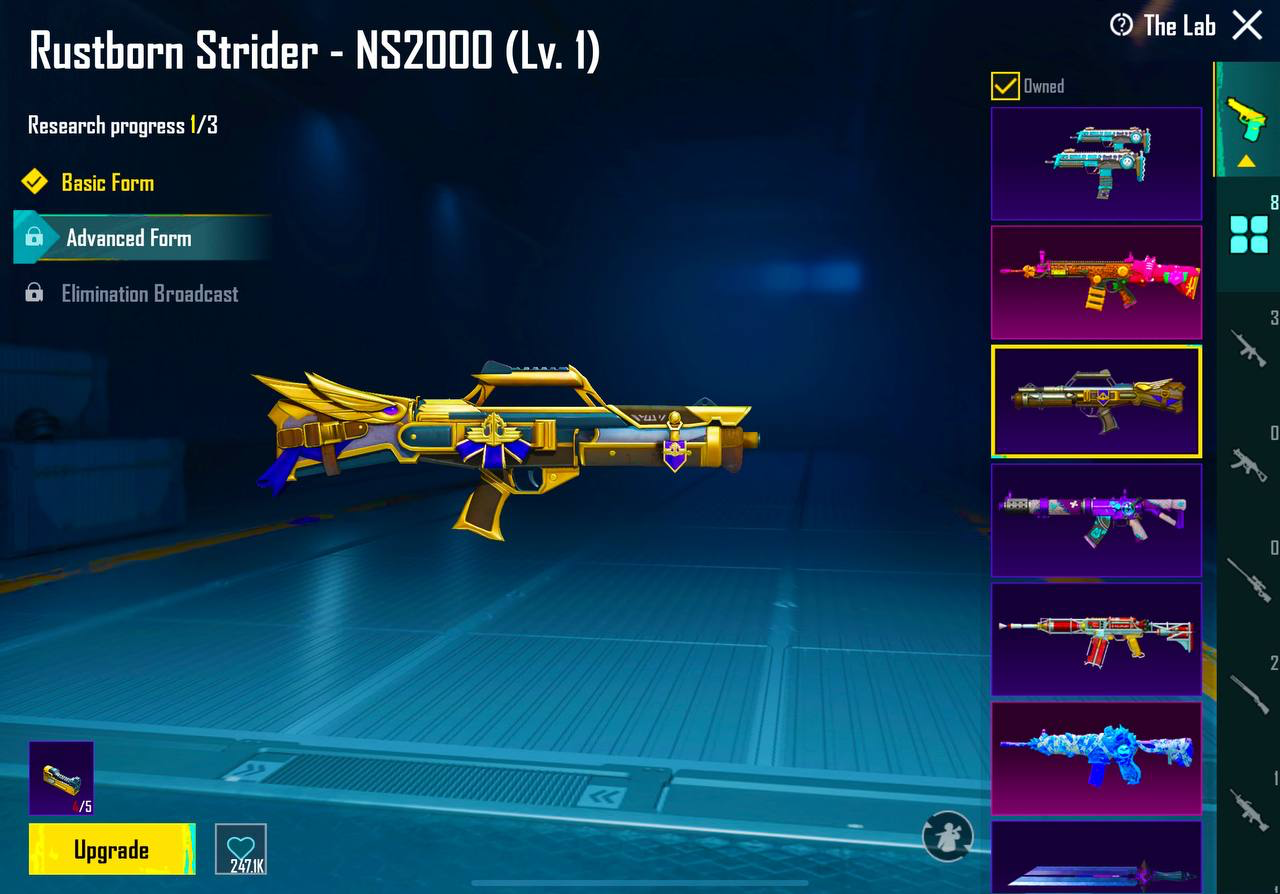The width and height of the screenshot is (1280, 894).
Task: Pick the purple rifle skin thumbnail
Action: [x=1096, y=519]
